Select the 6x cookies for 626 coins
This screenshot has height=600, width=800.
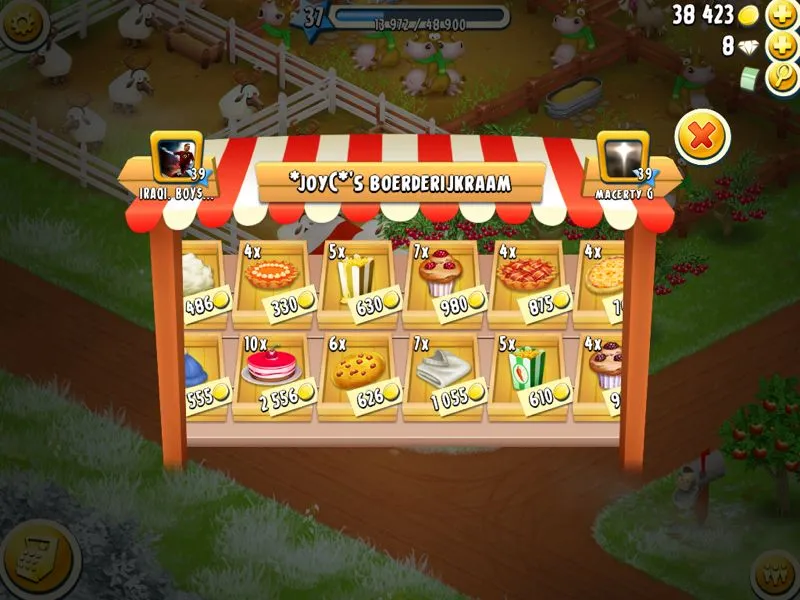click(x=355, y=374)
